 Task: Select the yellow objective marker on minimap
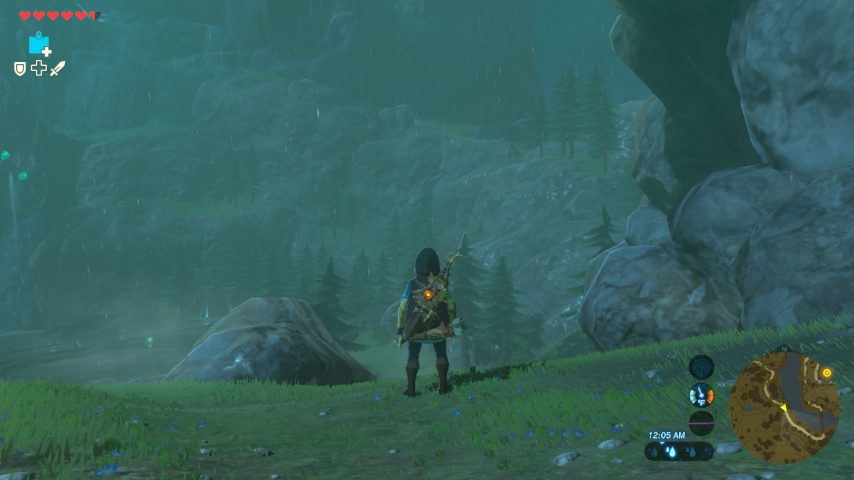827,373
